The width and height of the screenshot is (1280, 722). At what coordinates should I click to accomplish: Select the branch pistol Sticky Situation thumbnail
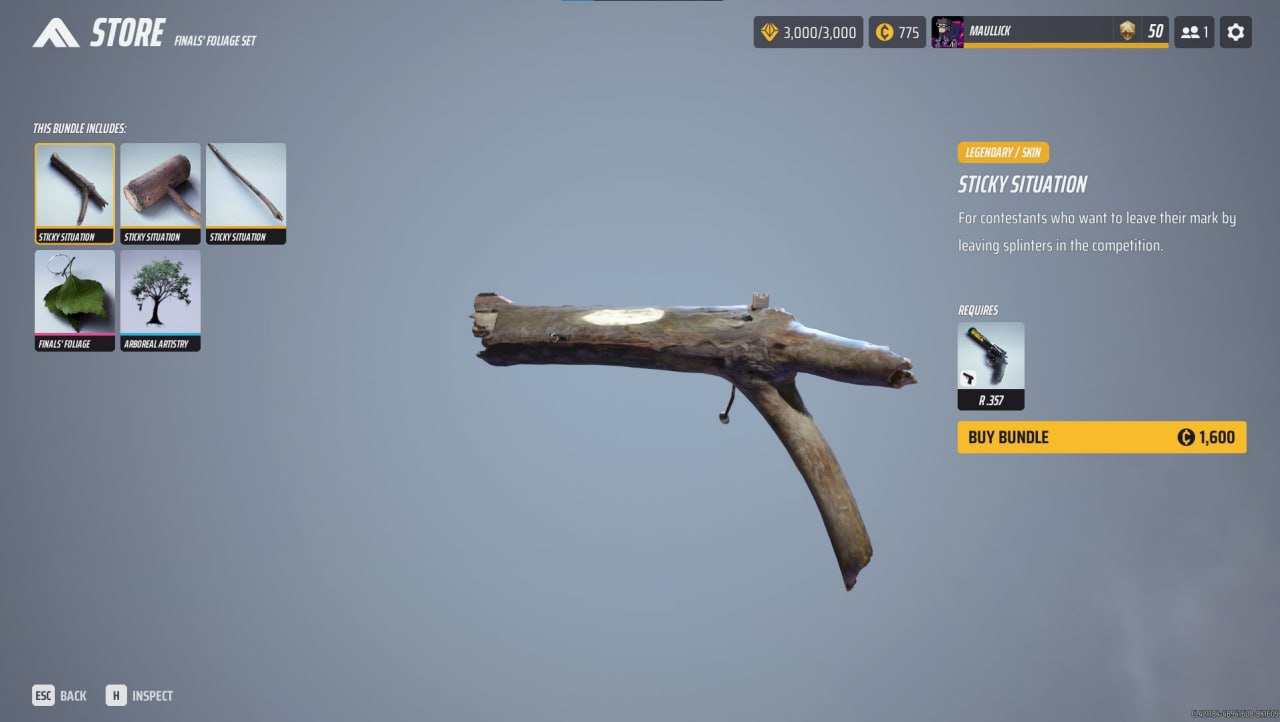[x=75, y=193]
